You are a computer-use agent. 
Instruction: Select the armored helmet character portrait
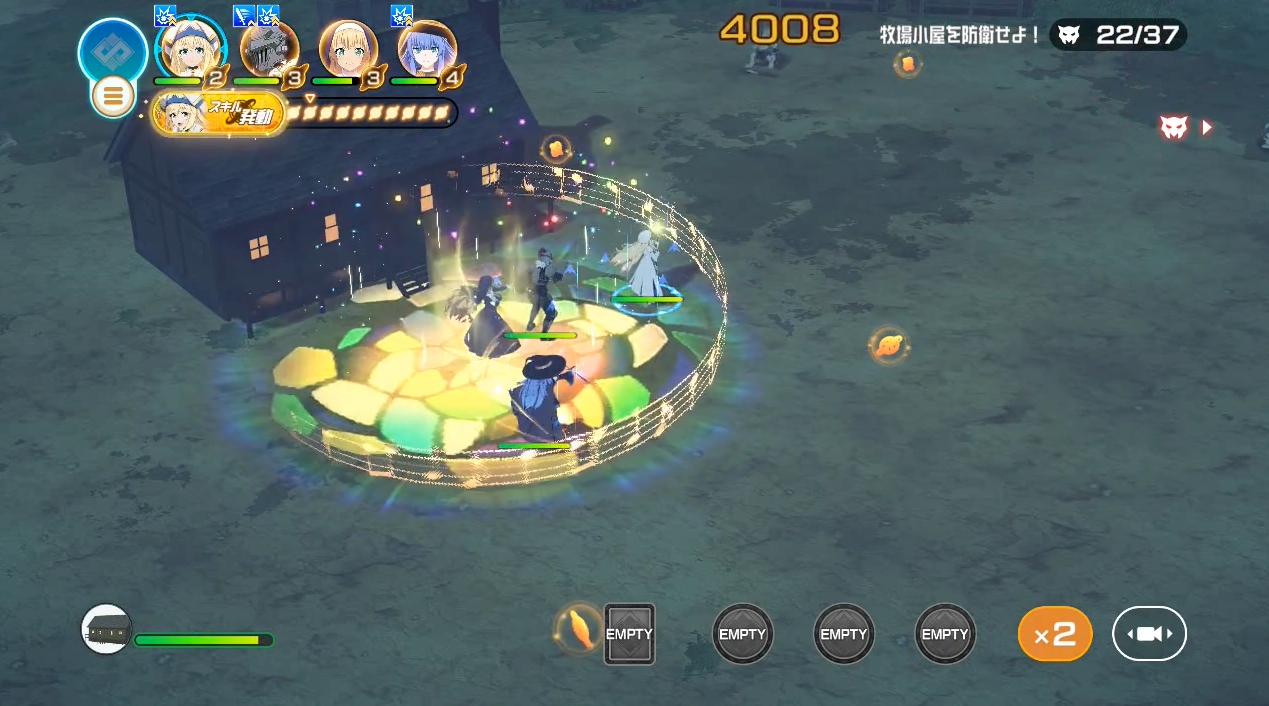269,48
